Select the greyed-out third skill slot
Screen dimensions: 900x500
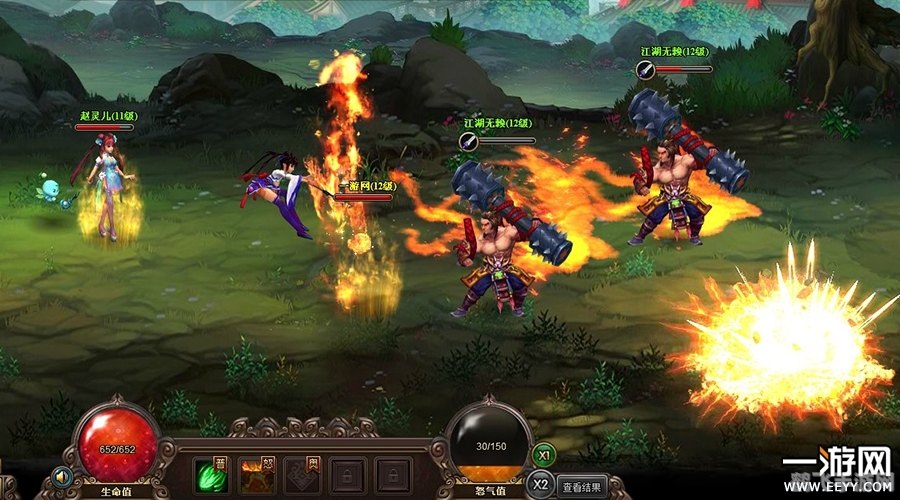click(x=300, y=473)
